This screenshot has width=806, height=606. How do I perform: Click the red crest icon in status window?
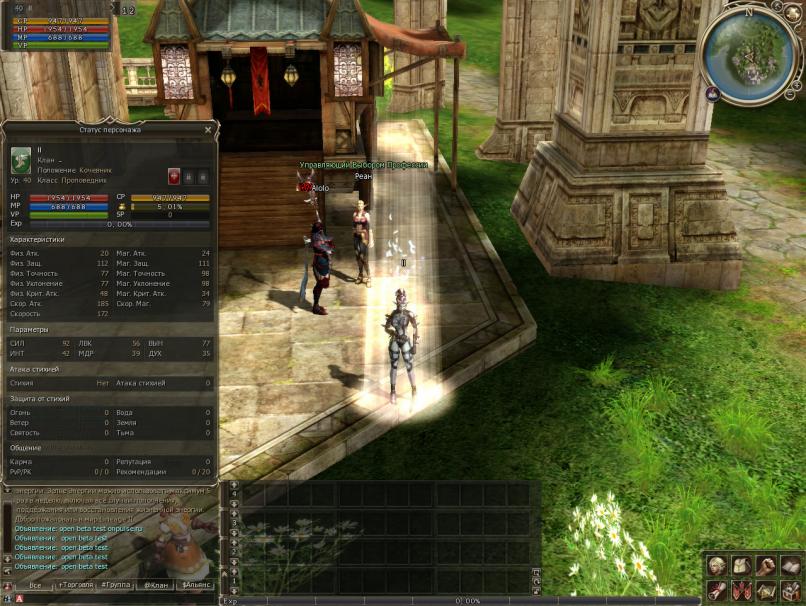point(174,176)
